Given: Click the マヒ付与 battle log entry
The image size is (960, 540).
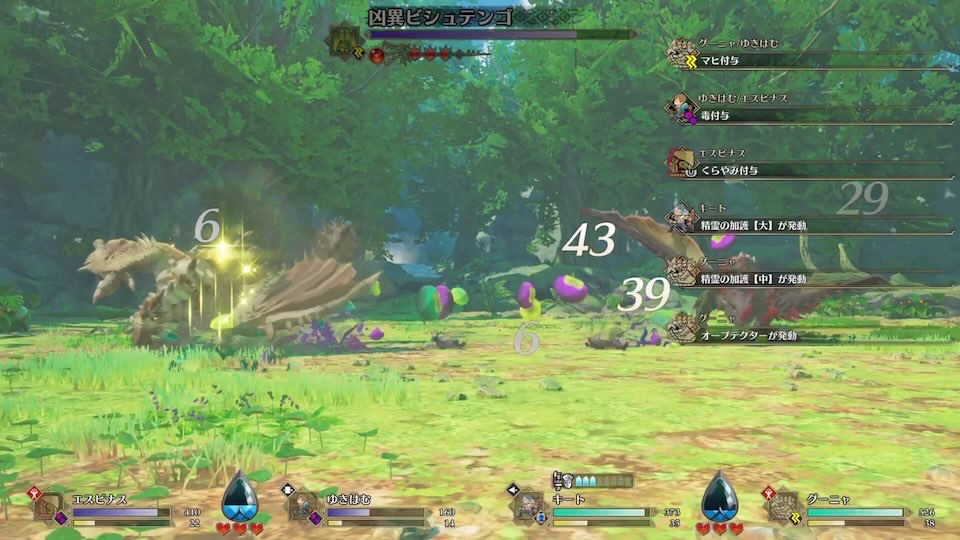Looking at the screenshot, I should click(810, 60).
